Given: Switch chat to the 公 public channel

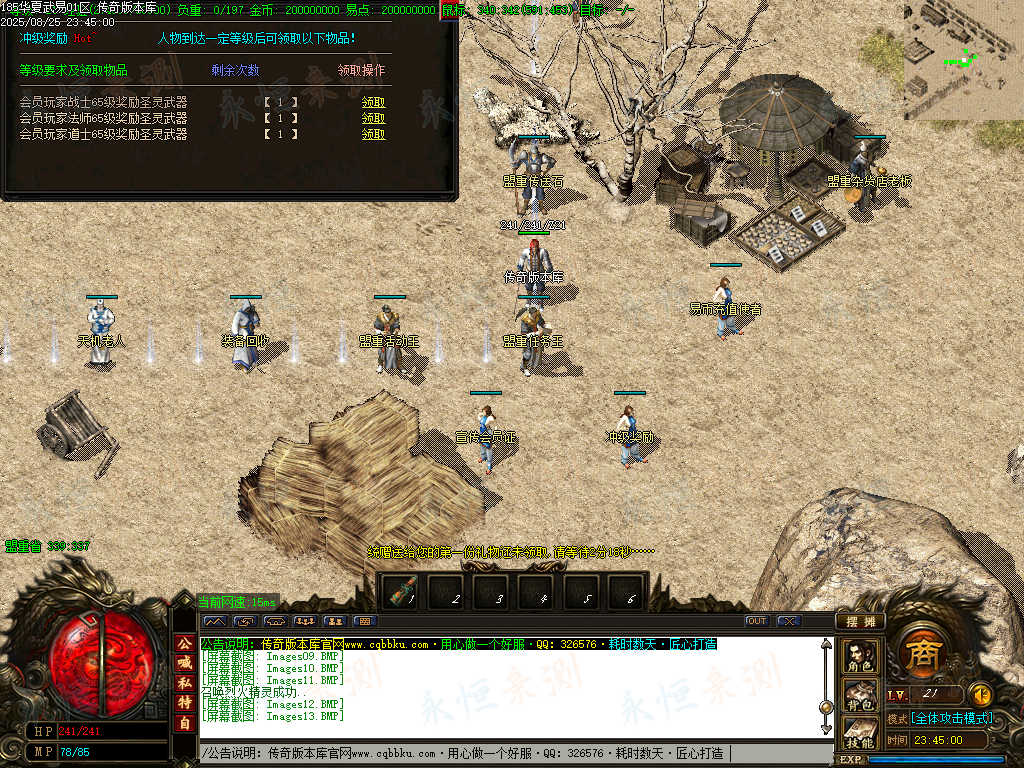Looking at the screenshot, I should [x=185, y=643].
